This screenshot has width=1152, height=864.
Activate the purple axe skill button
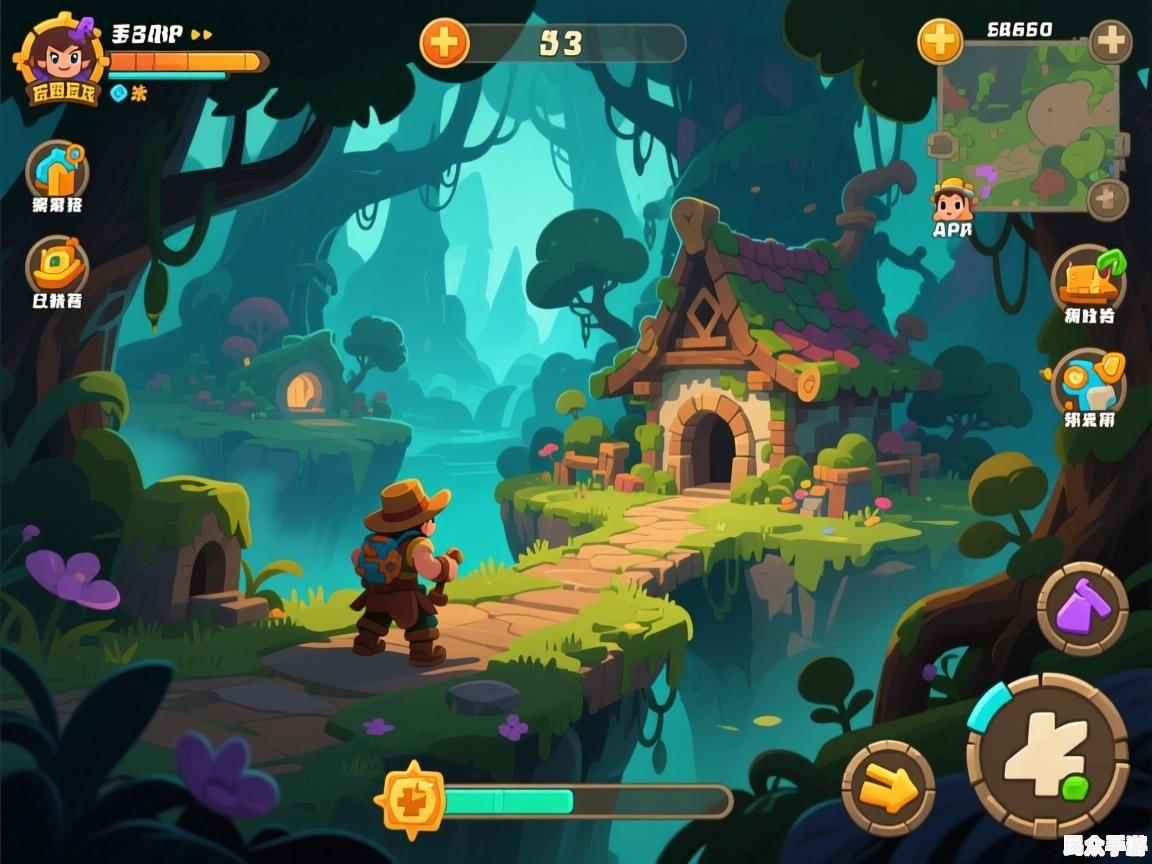pyautogui.click(x=1082, y=609)
